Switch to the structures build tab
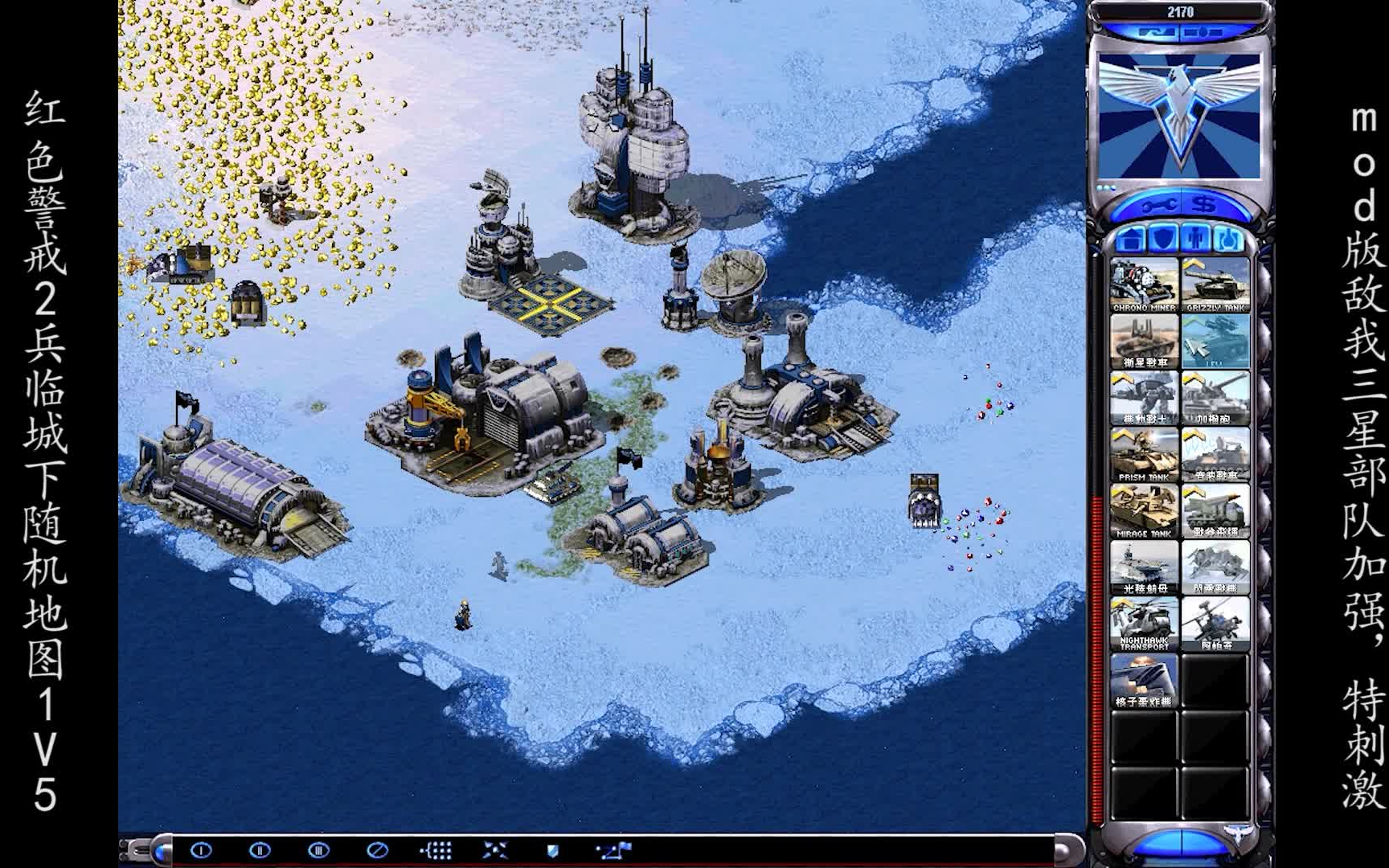The image size is (1389, 868). click(x=1132, y=239)
